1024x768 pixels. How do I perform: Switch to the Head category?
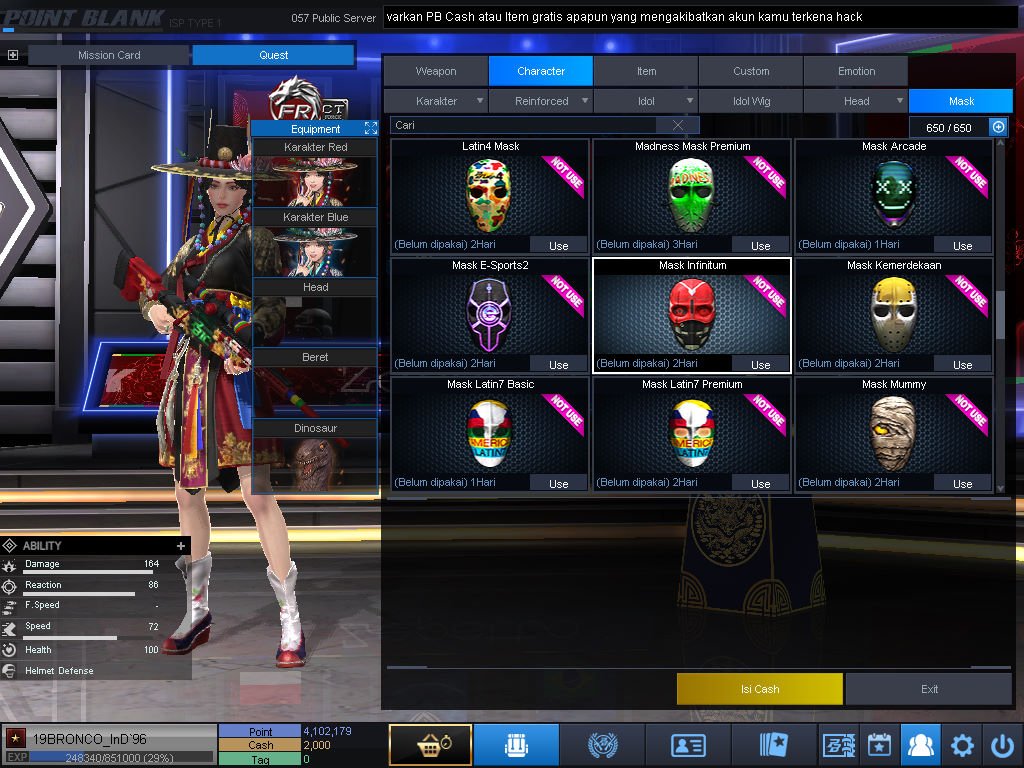pyautogui.click(x=856, y=101)
